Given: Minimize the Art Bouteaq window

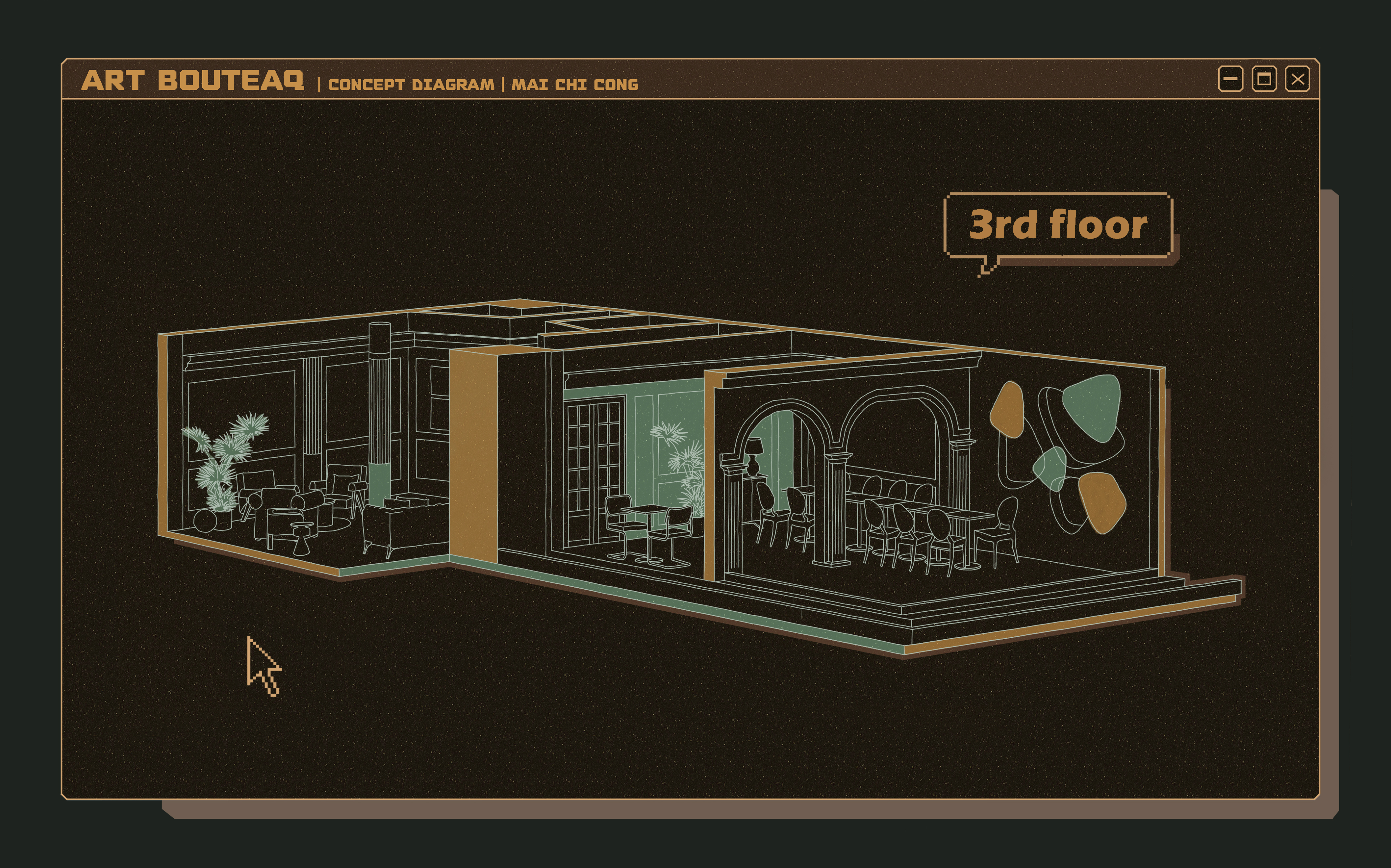Looking at the screenshot, I should coord(1230,79).
